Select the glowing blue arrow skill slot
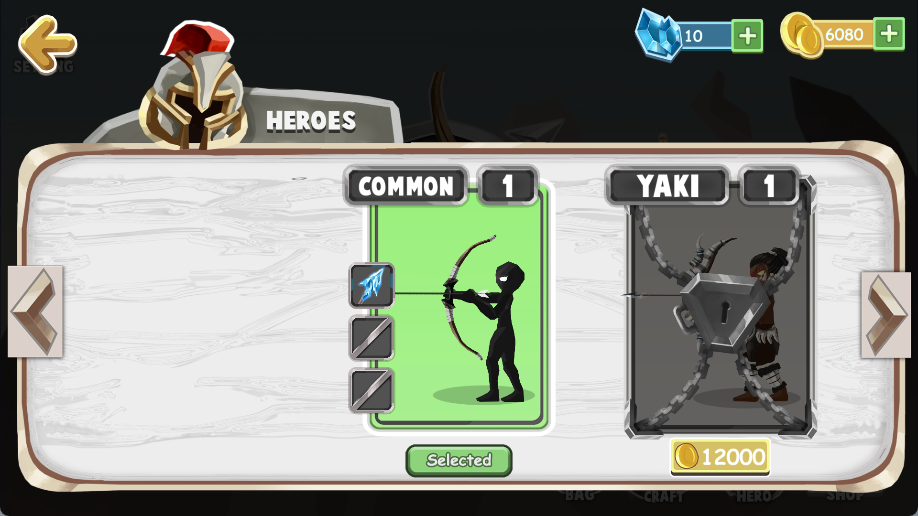 click(372, 285)
